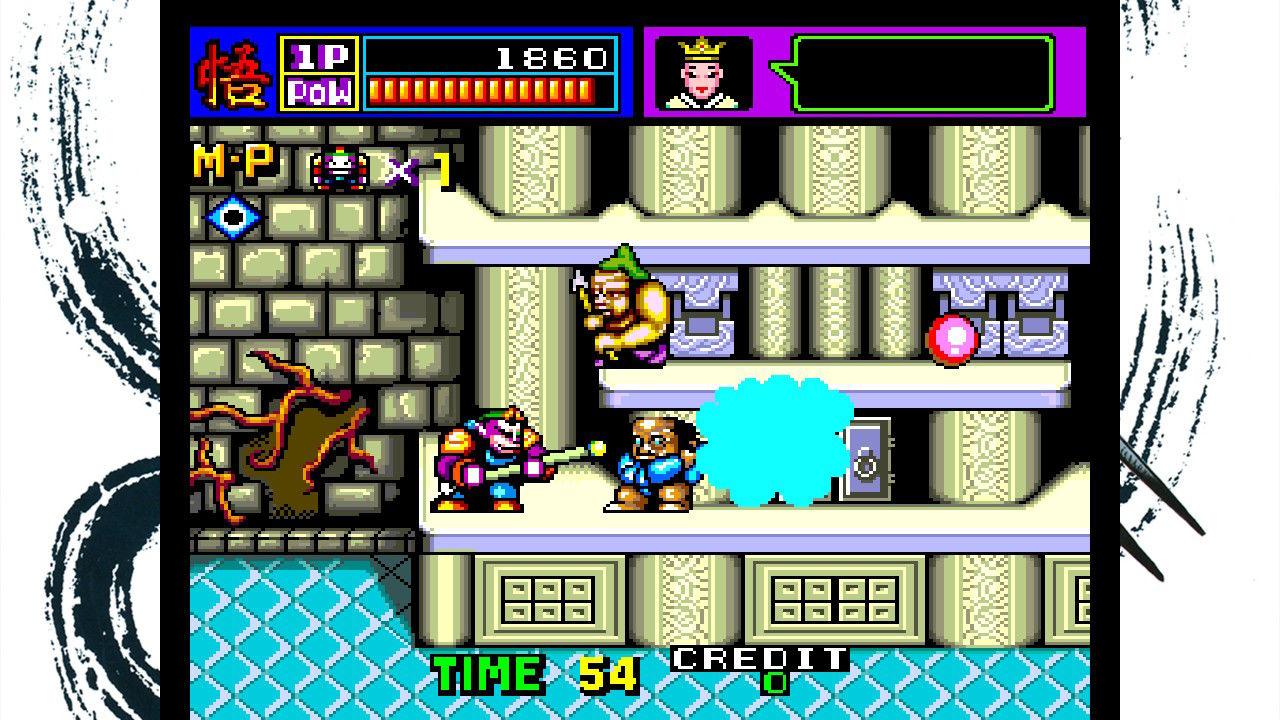Image resolution: width=1280 pixels, height=720 pixels.
Task: Click the 1P player badge
Action: click(319, 56)
